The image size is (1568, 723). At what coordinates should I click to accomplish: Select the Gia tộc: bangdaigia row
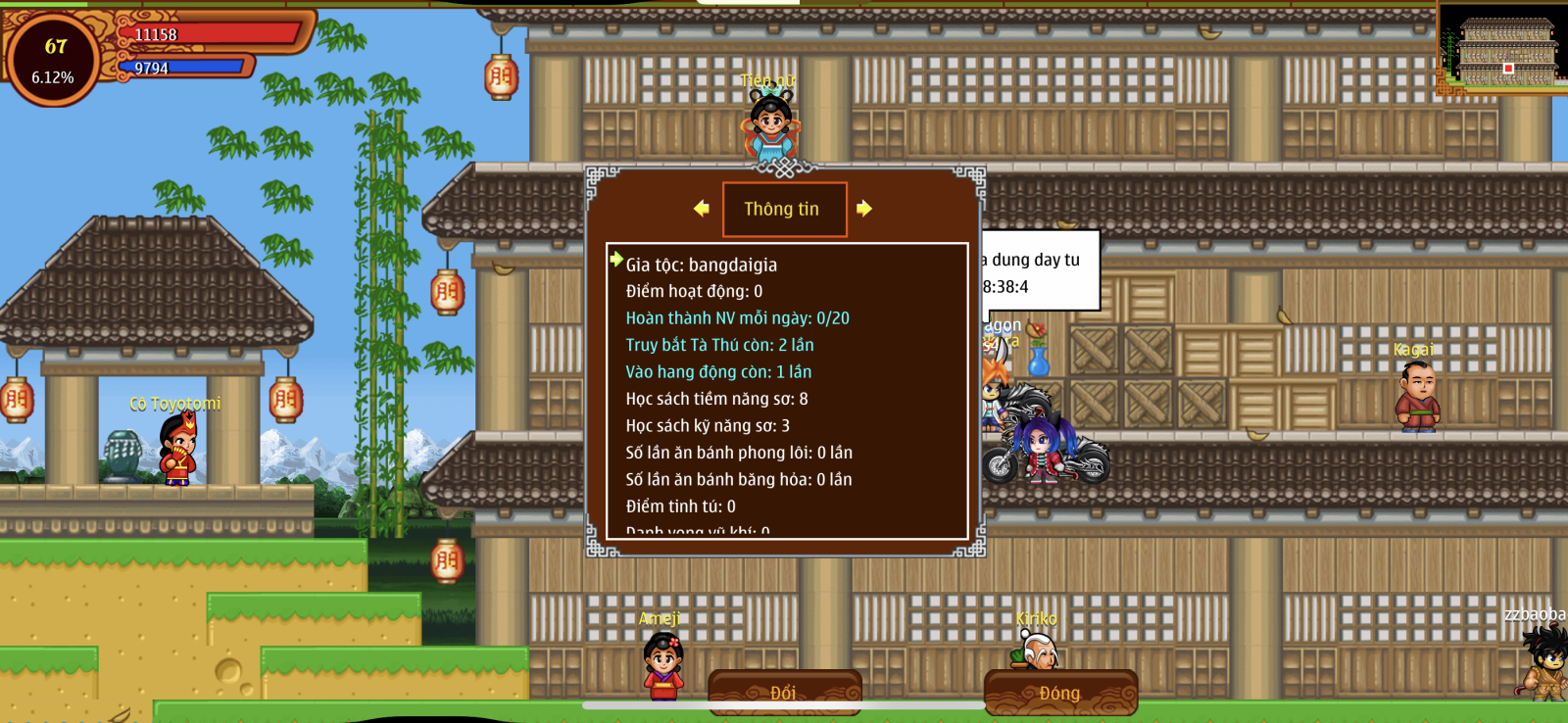pos(702,265)
